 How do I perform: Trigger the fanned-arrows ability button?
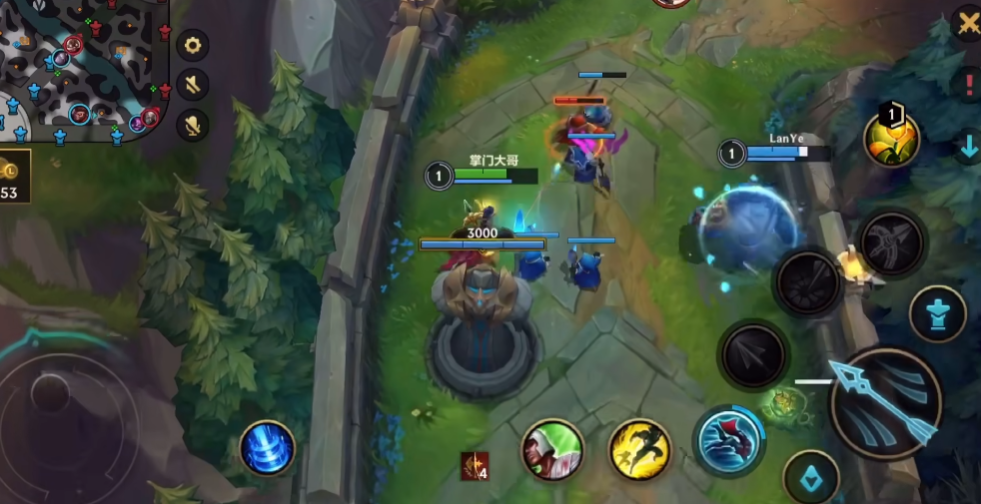coord(810,281)
